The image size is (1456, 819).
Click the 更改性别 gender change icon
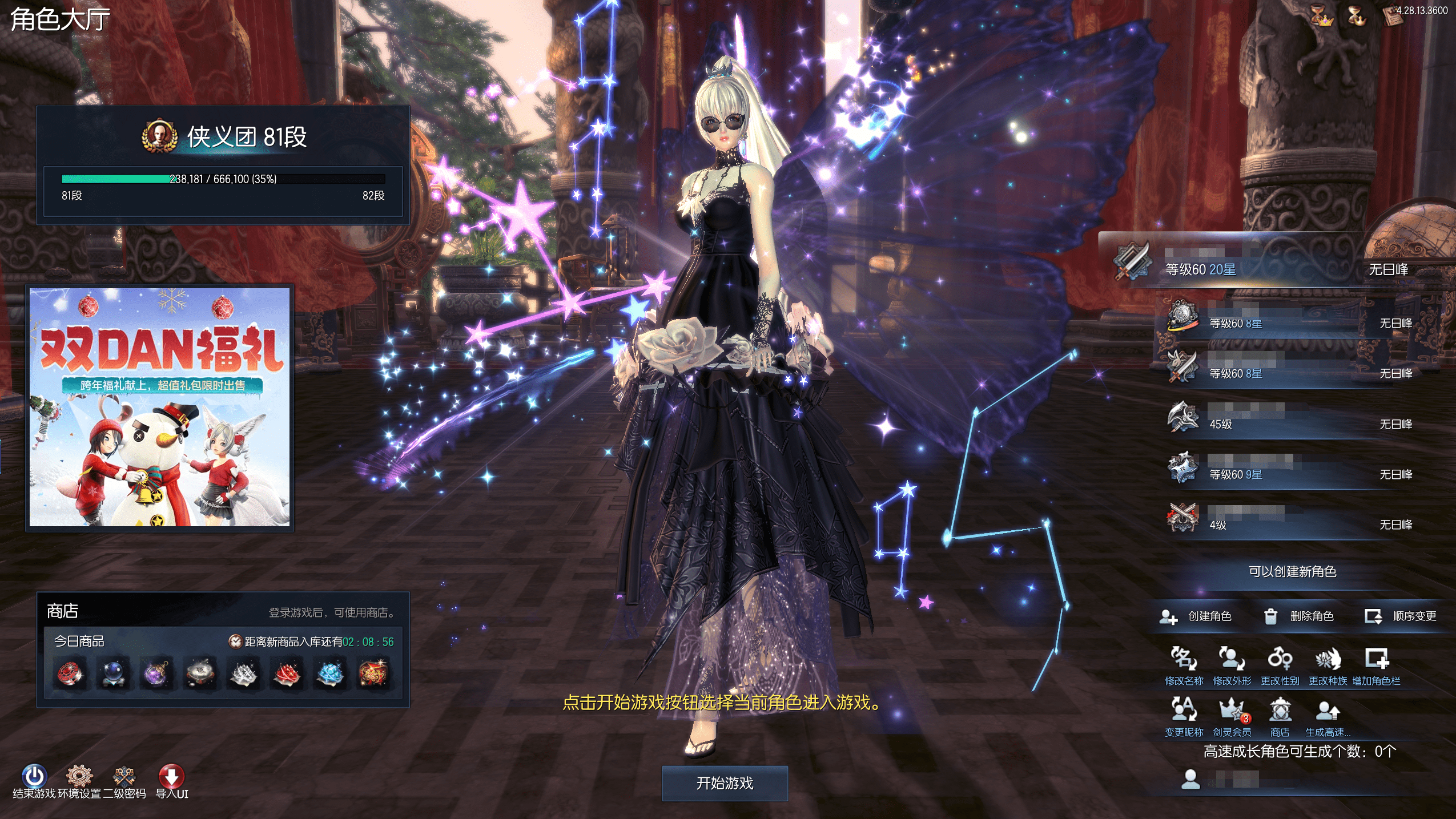tap(1280, 659)
